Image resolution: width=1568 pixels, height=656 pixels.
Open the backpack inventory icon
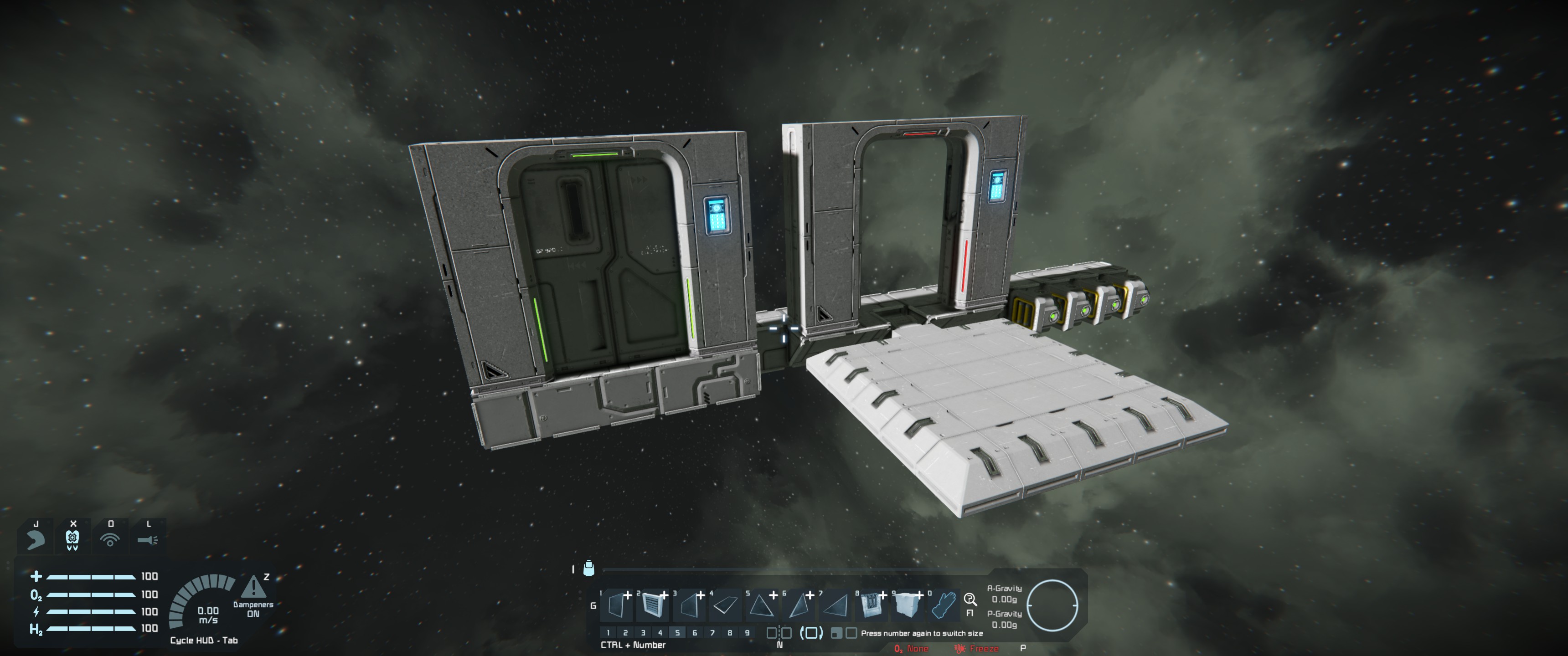point(588,569)
